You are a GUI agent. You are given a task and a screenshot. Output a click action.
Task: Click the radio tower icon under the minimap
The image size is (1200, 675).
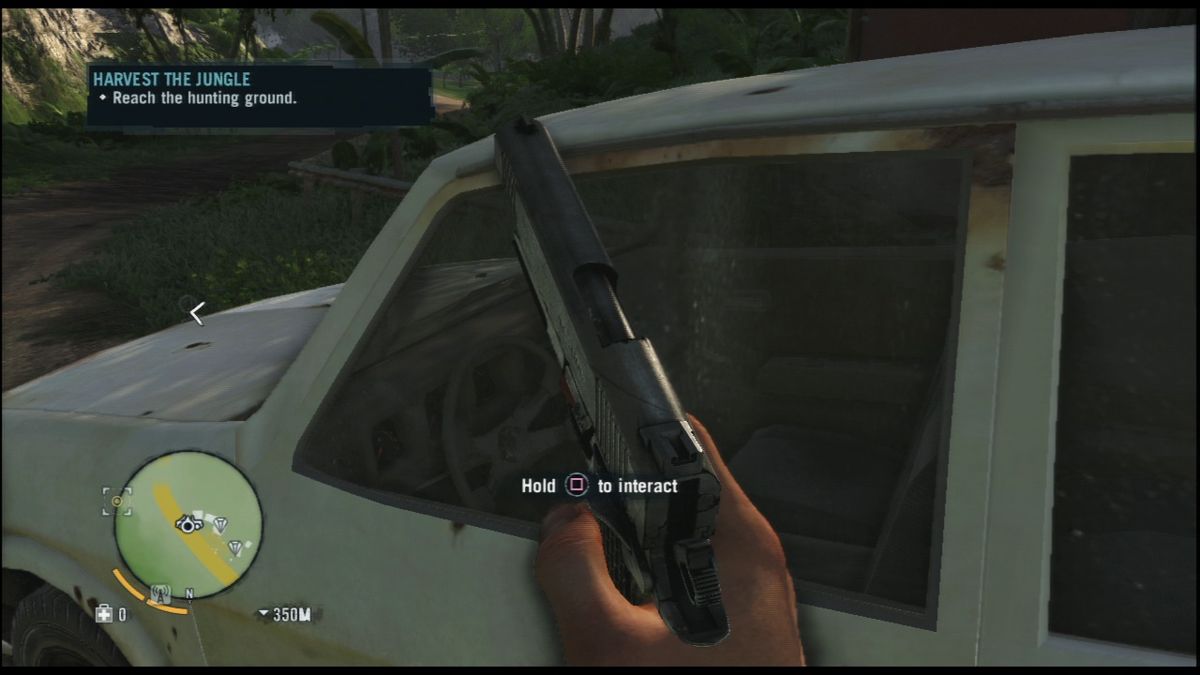pyautogui.click(x=159, y=594)
